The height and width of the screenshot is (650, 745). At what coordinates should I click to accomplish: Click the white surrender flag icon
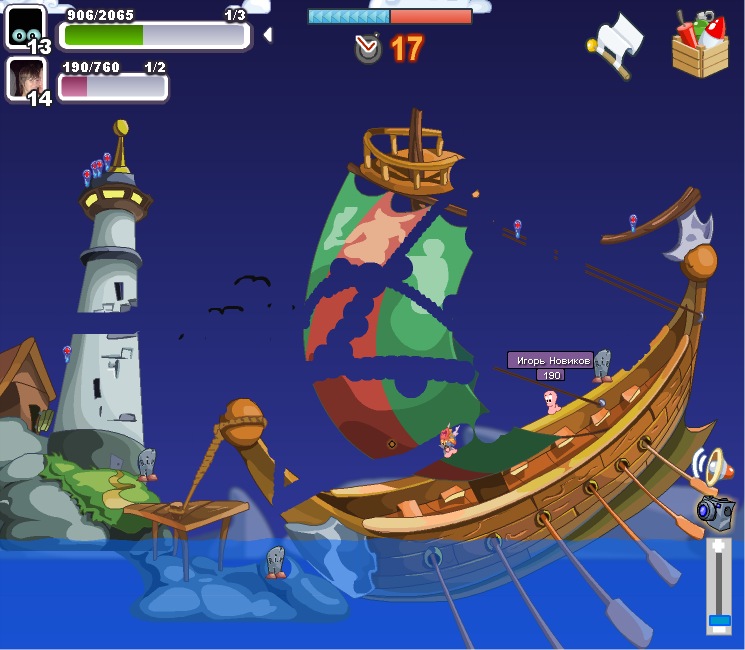[x=616, y=42]
